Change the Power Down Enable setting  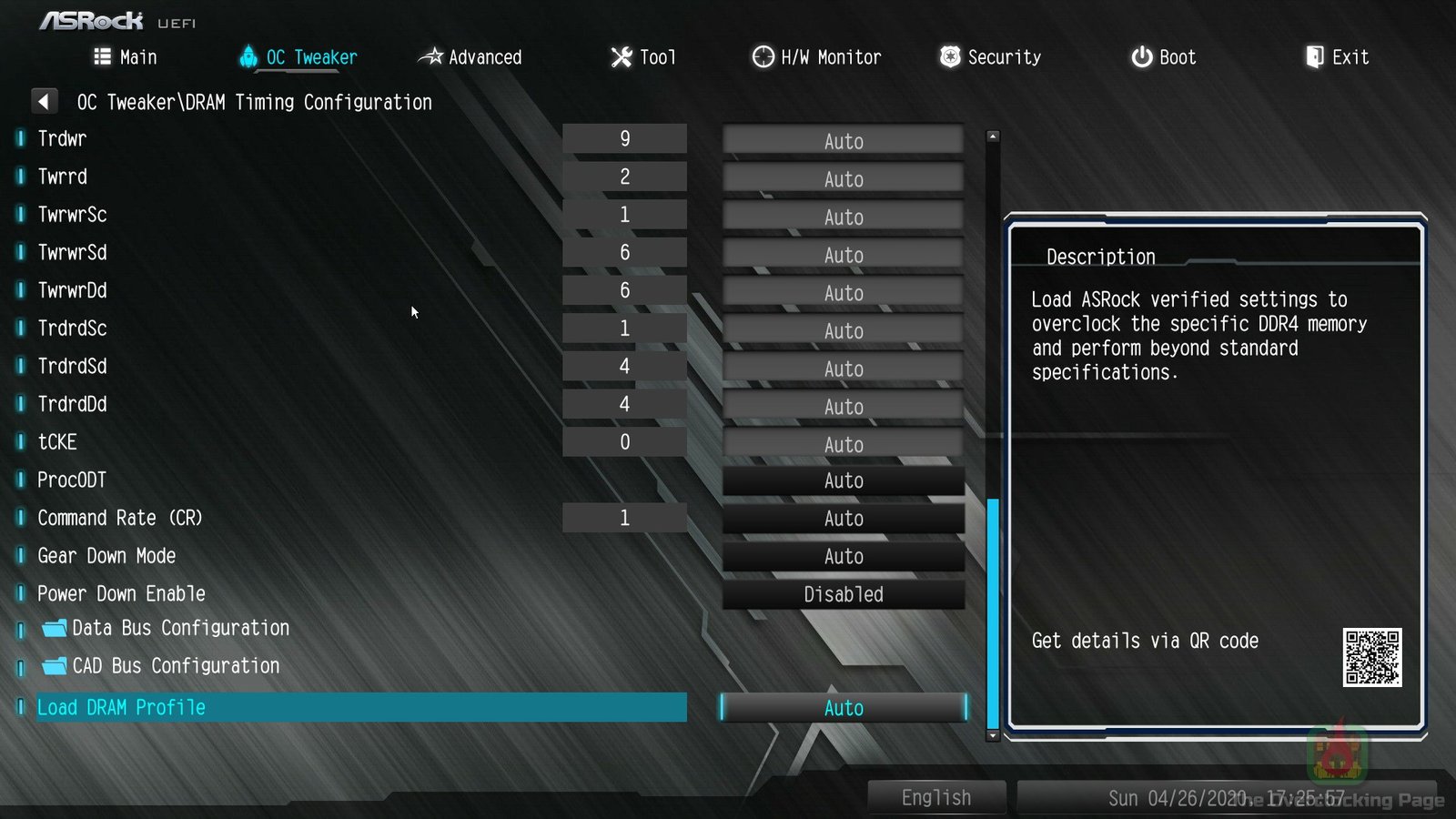(843, 594)
